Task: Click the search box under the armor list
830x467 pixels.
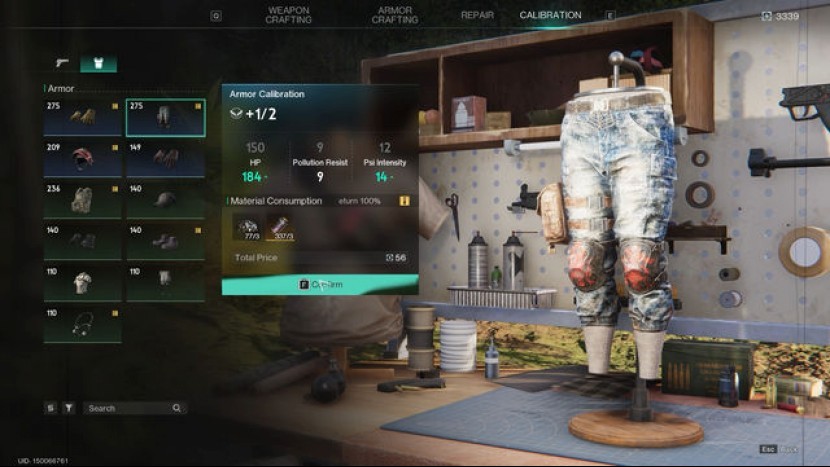Action: point(130,408)
